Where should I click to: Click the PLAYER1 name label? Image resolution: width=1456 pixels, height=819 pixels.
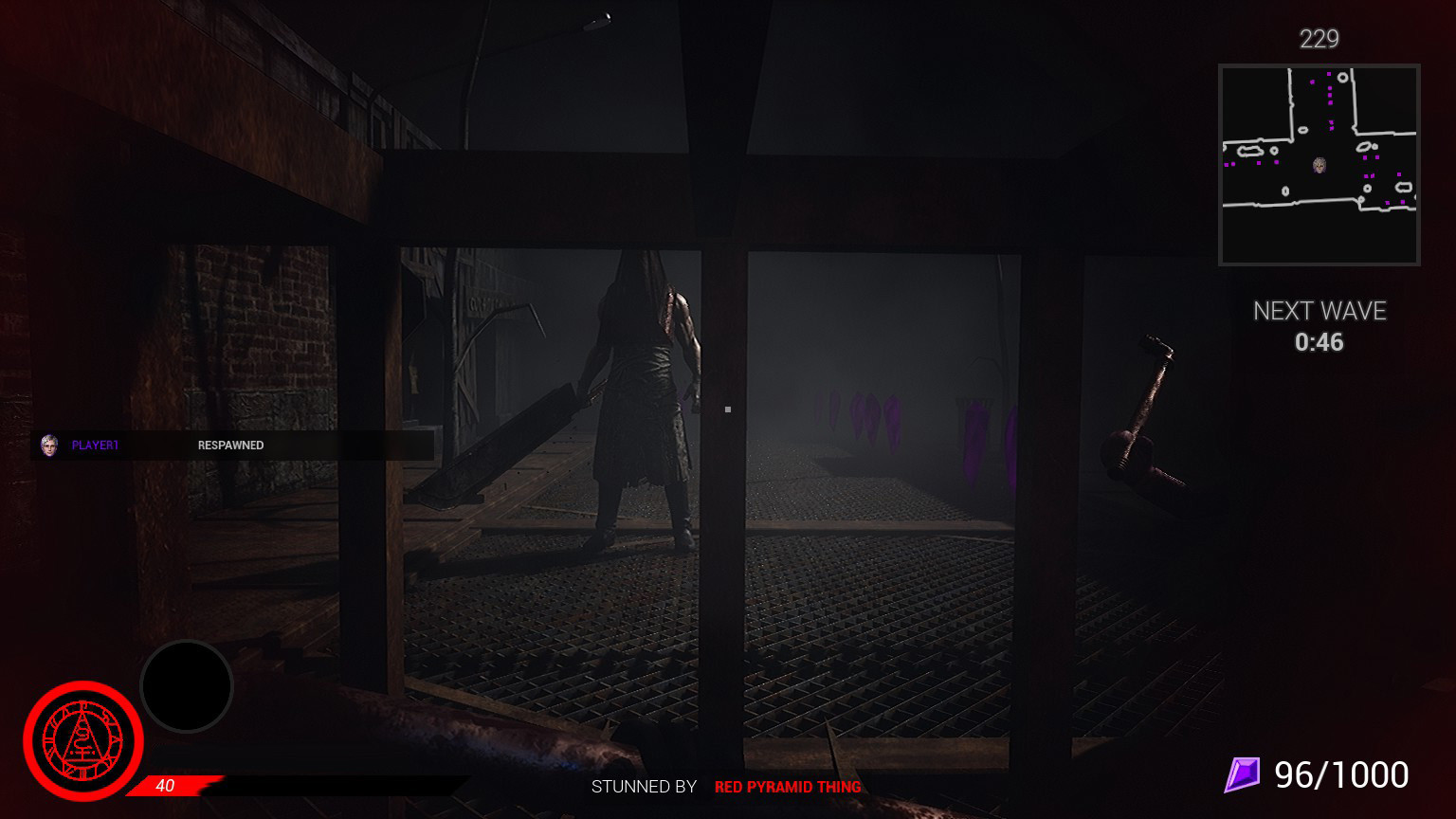click(x=95, y=445)
